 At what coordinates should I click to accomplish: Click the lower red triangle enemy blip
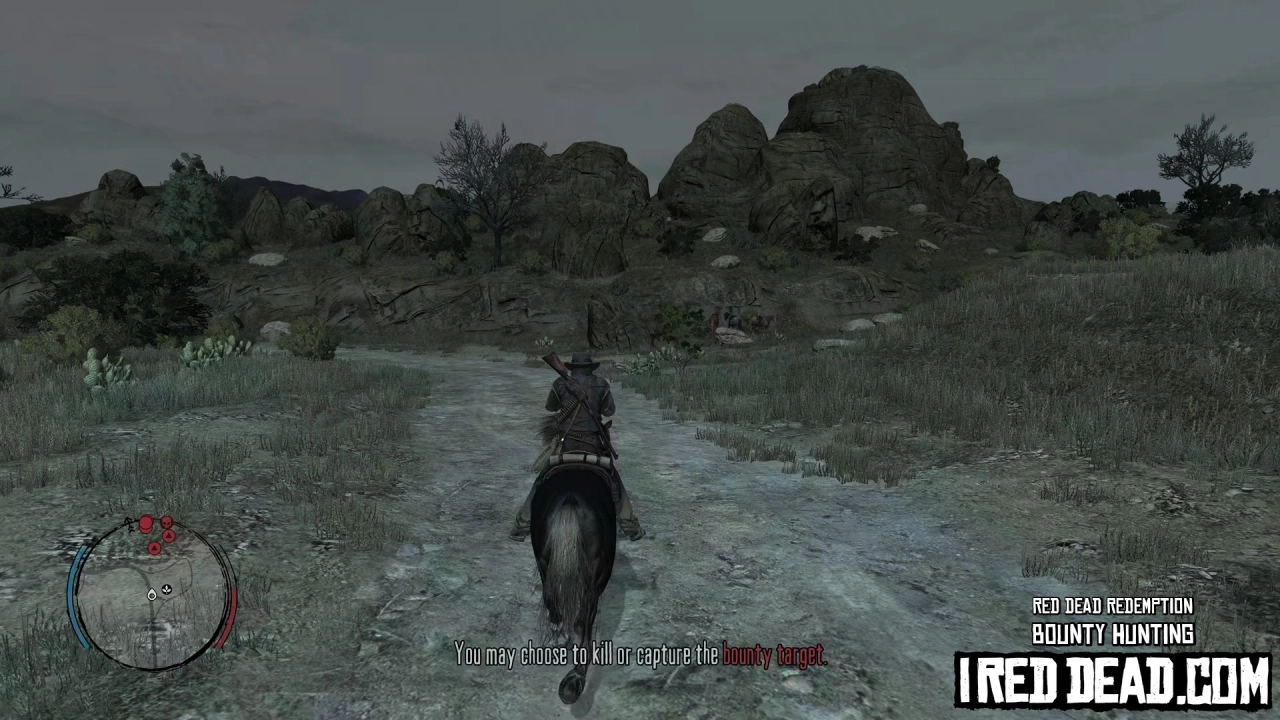(x=154, y=547)
